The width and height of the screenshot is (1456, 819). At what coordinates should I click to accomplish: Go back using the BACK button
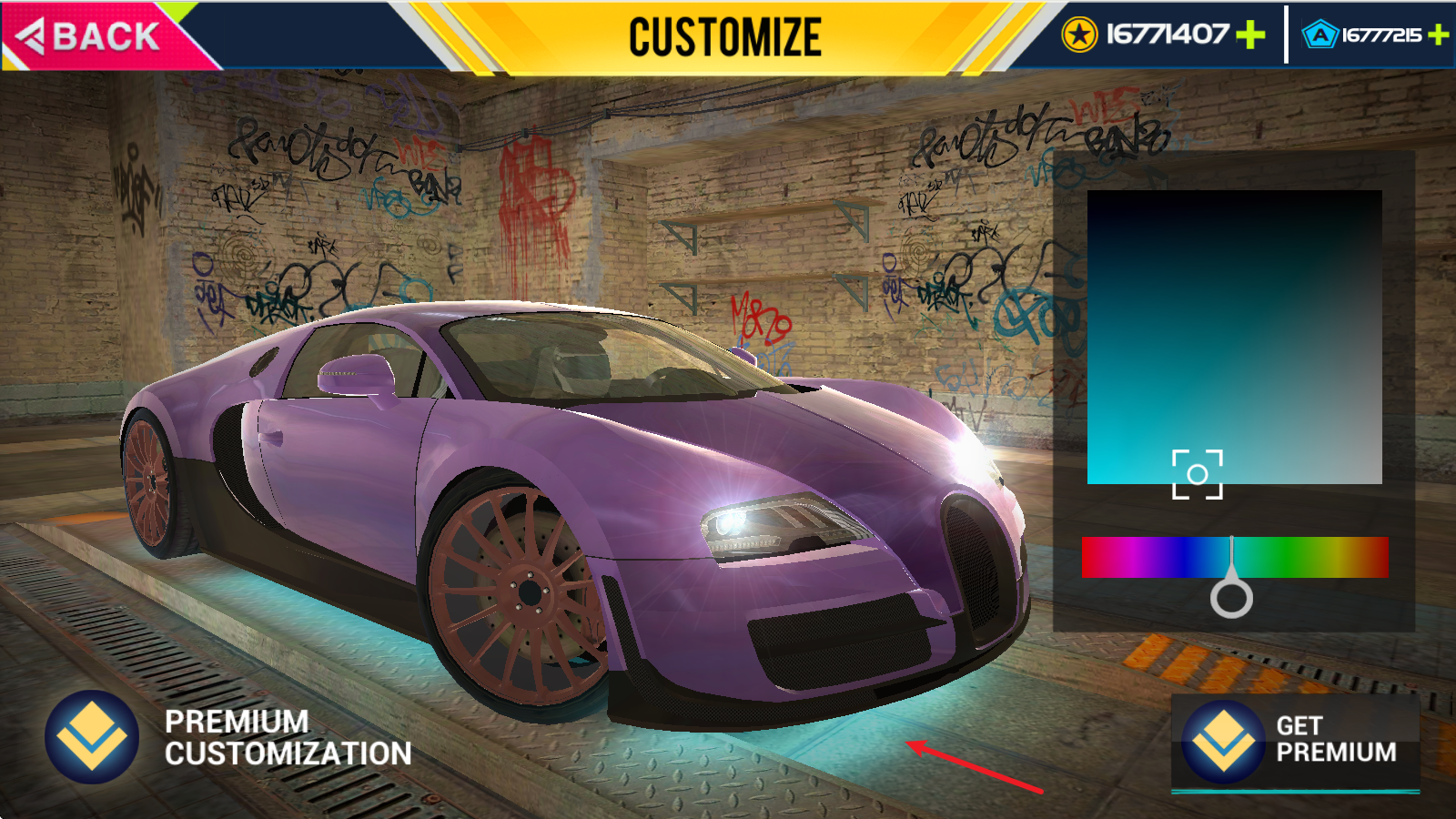tap(91, 36)
